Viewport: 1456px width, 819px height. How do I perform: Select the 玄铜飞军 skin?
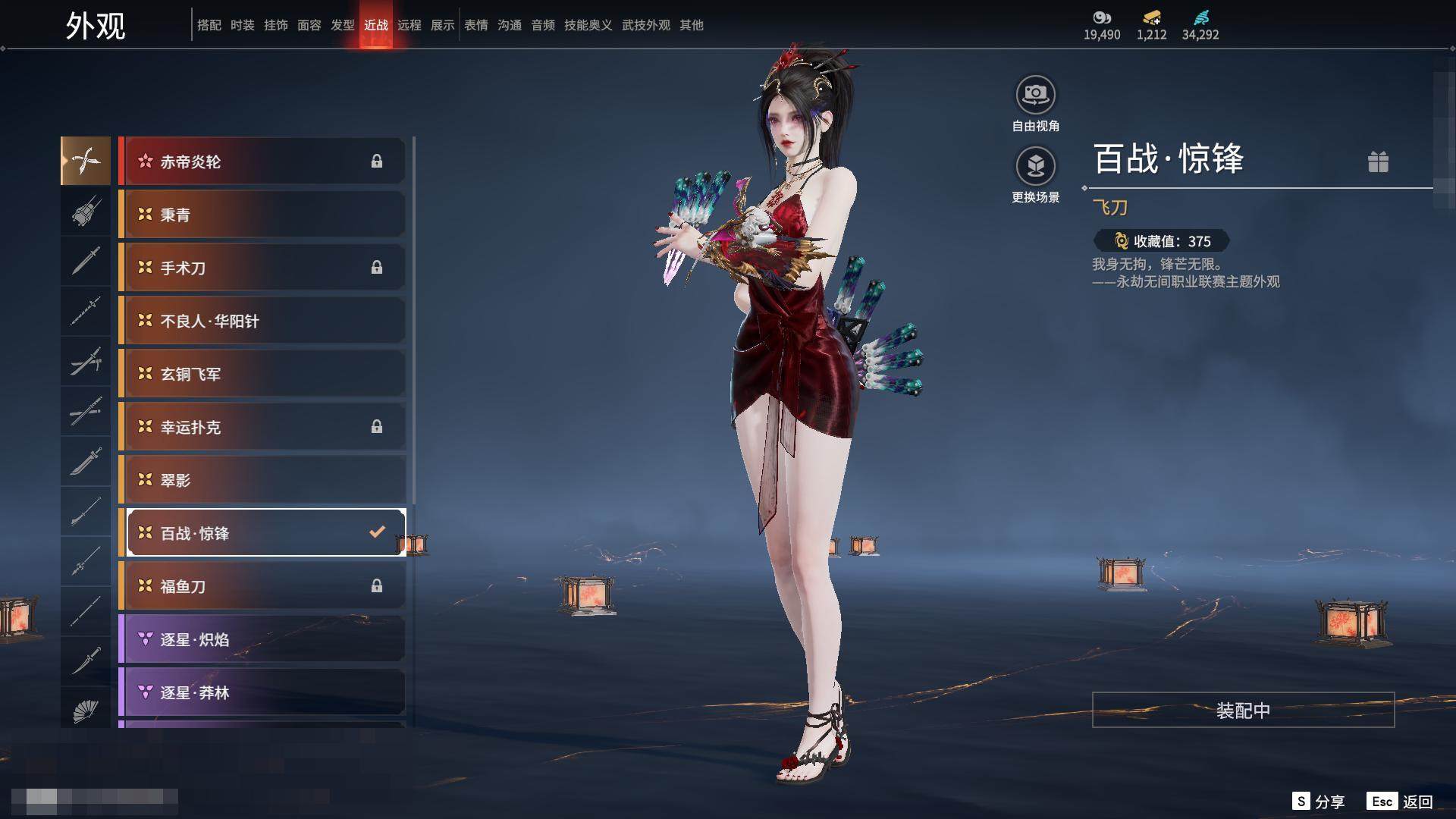point(262,374)
